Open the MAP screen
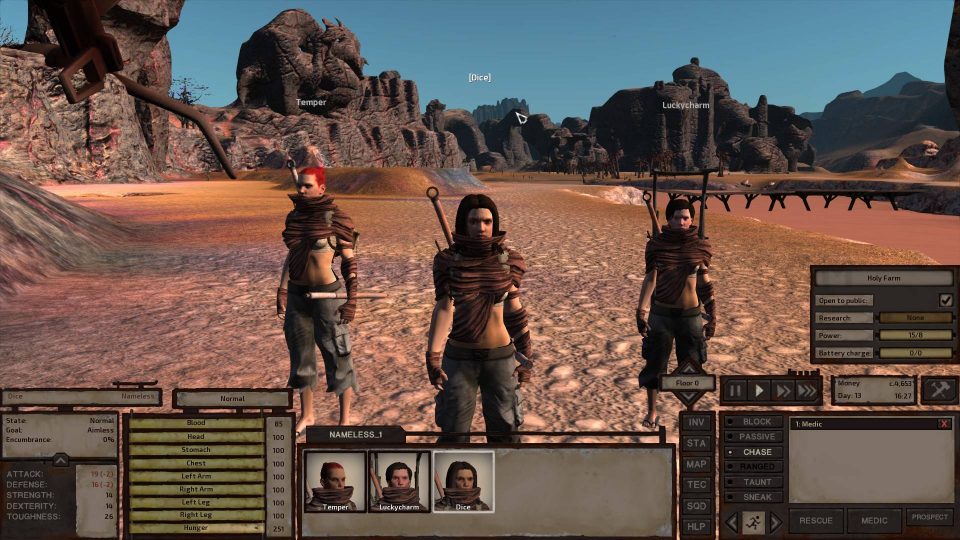The width and height of the screenshot is (960, 540). coord(695,464)
